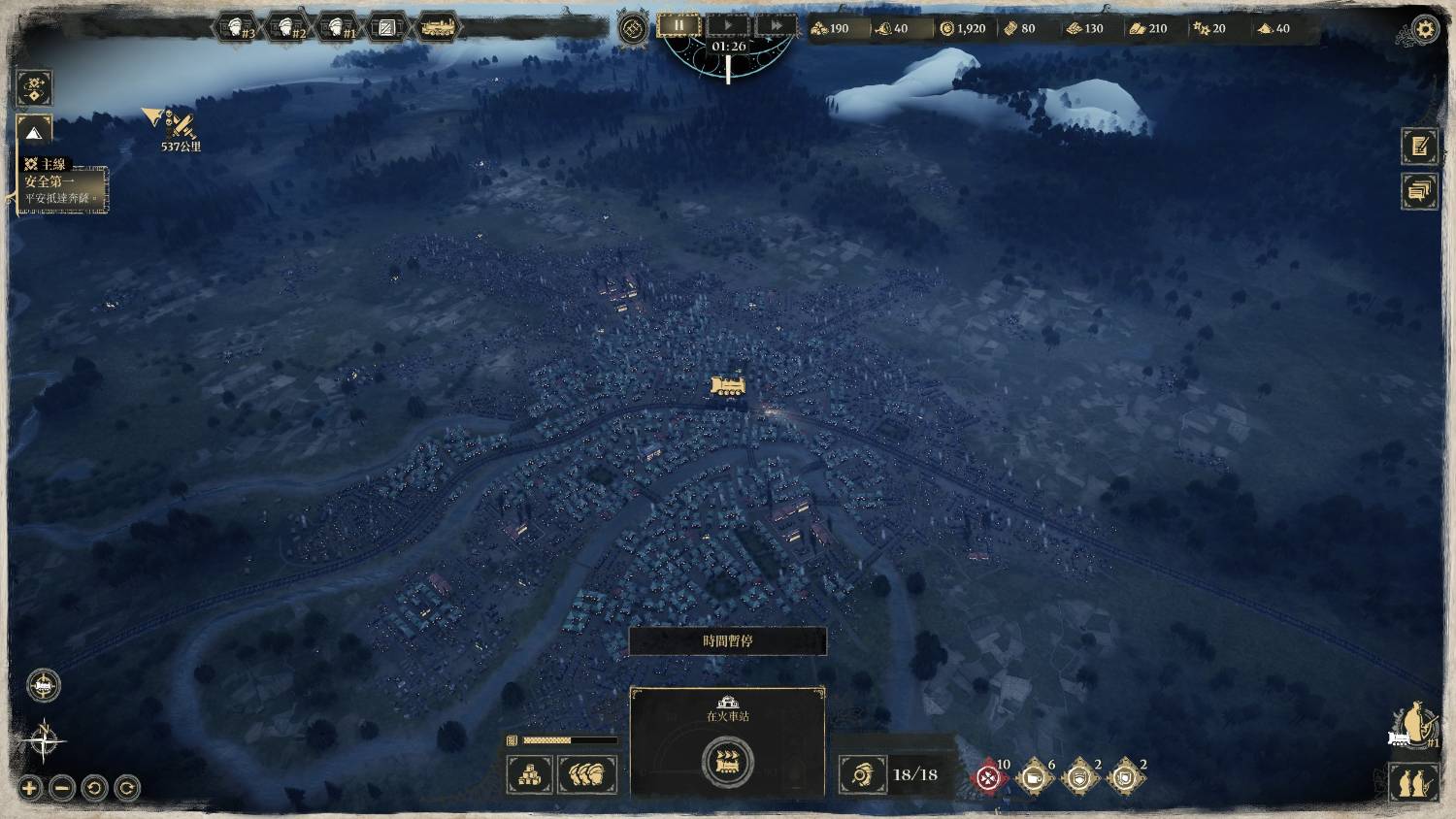
Task: Open the cargo crates inventory
Action: coord(530,774)
